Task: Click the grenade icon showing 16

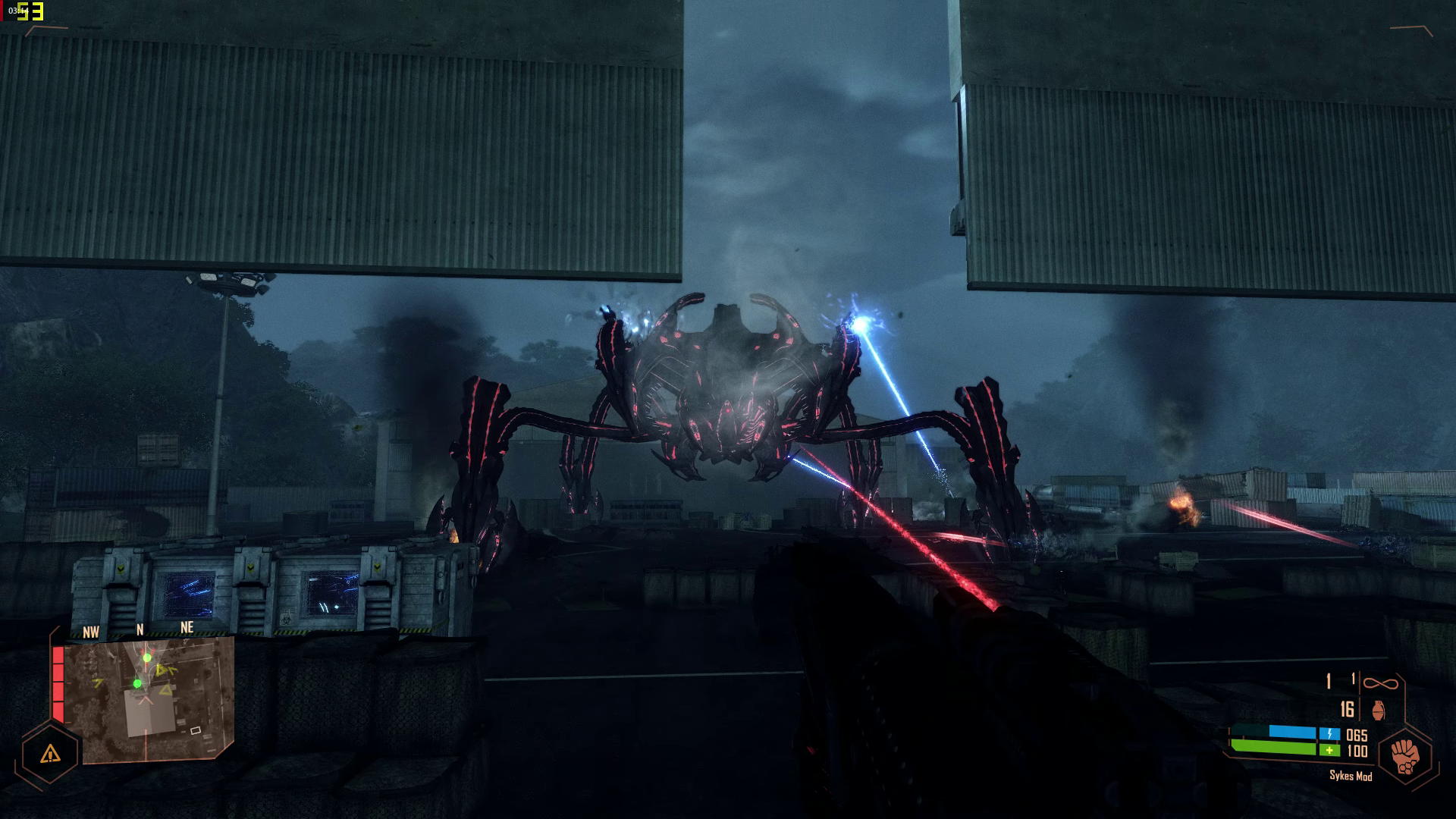Action: [x=1379, y=711]
